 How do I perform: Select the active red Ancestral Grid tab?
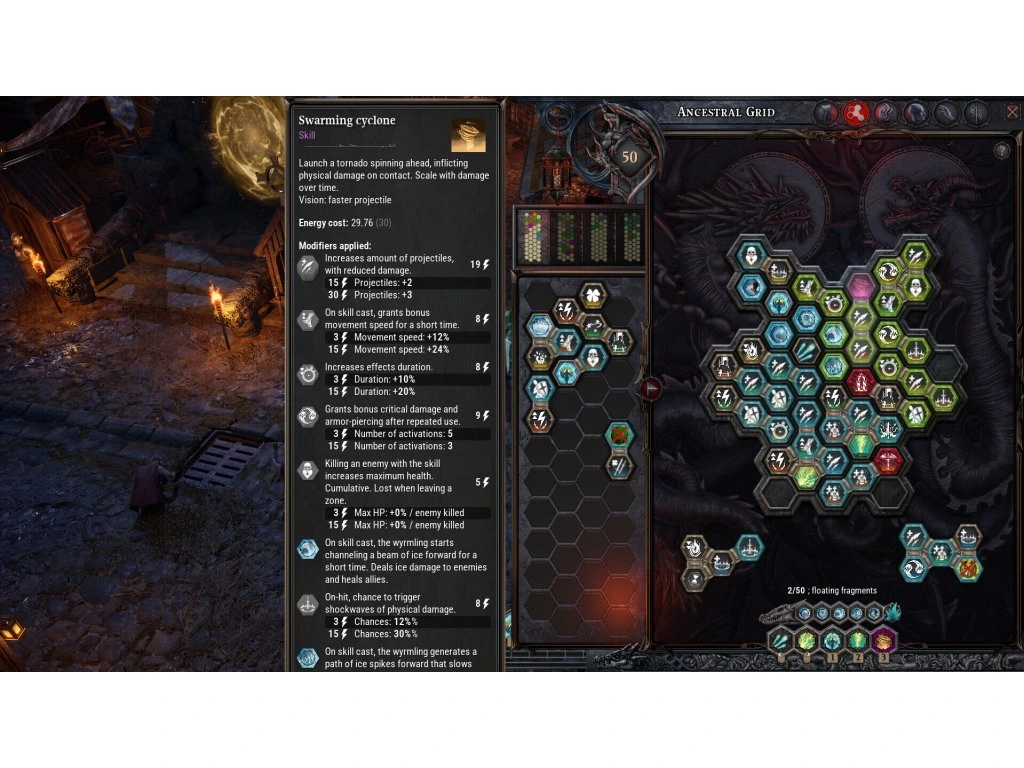tap(855, 113)
